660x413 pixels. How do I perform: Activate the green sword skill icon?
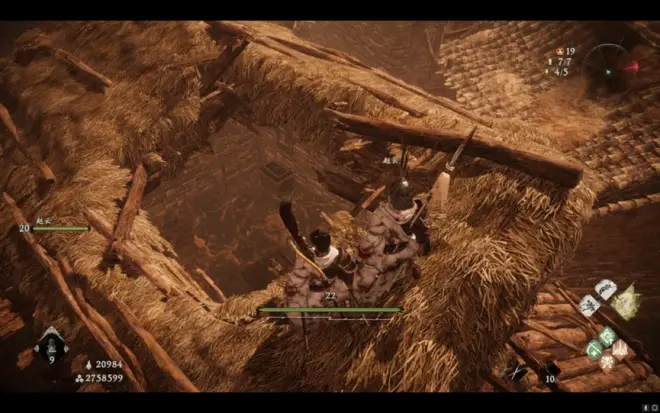tap(594, 348)
